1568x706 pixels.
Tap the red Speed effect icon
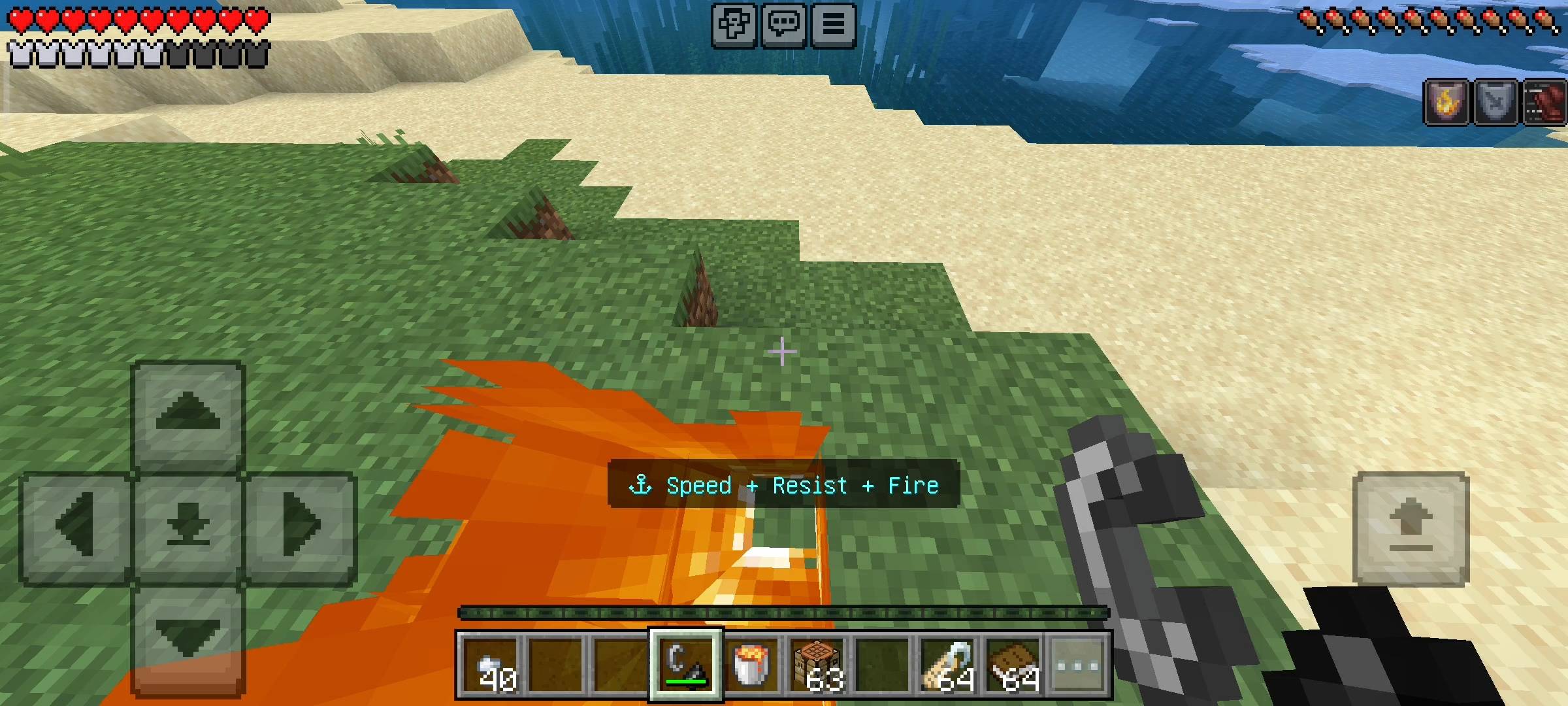[1544, 102]
